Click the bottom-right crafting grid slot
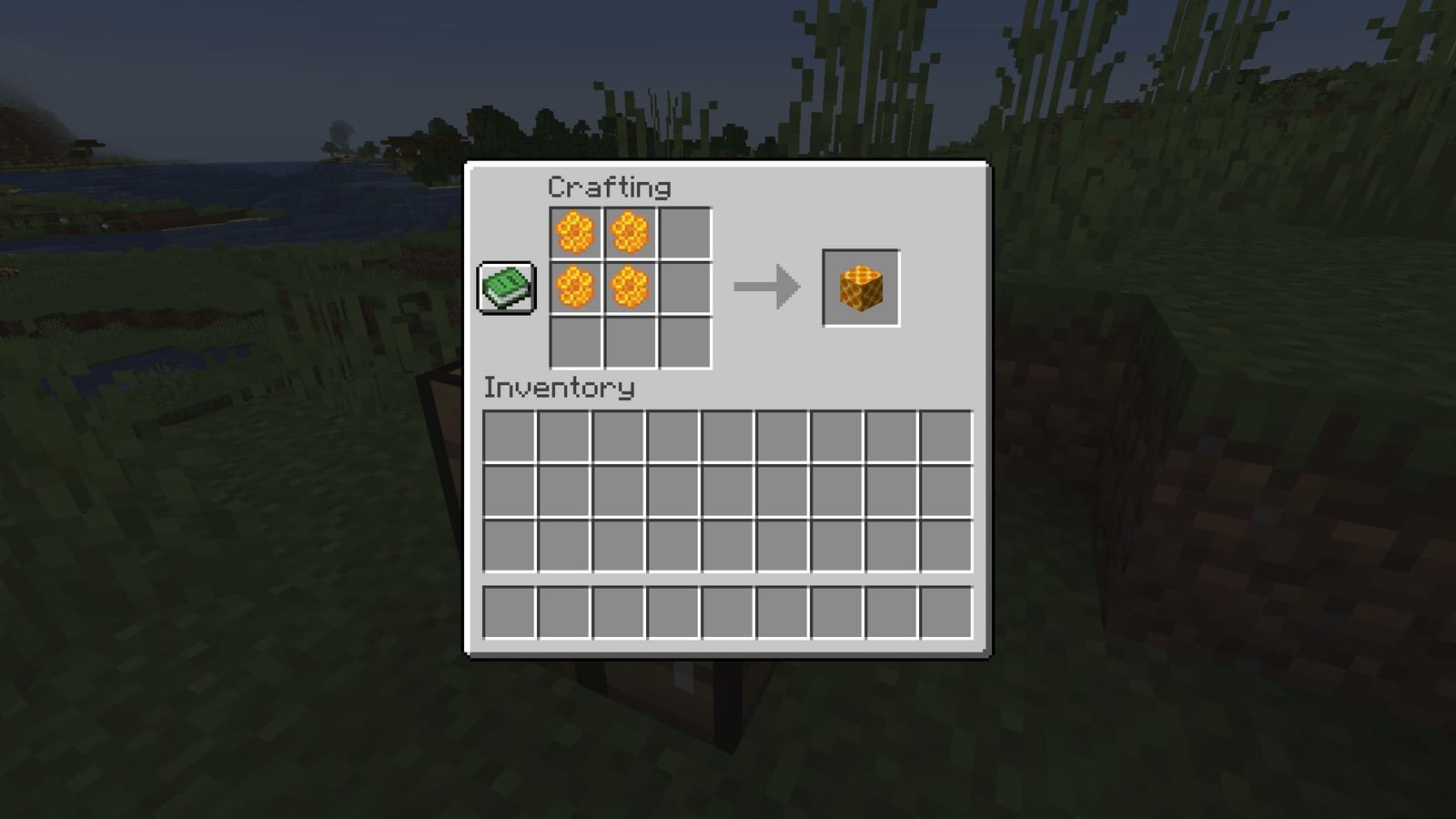Viewport: 1456px width, 819px height. (x=684, y=344)
